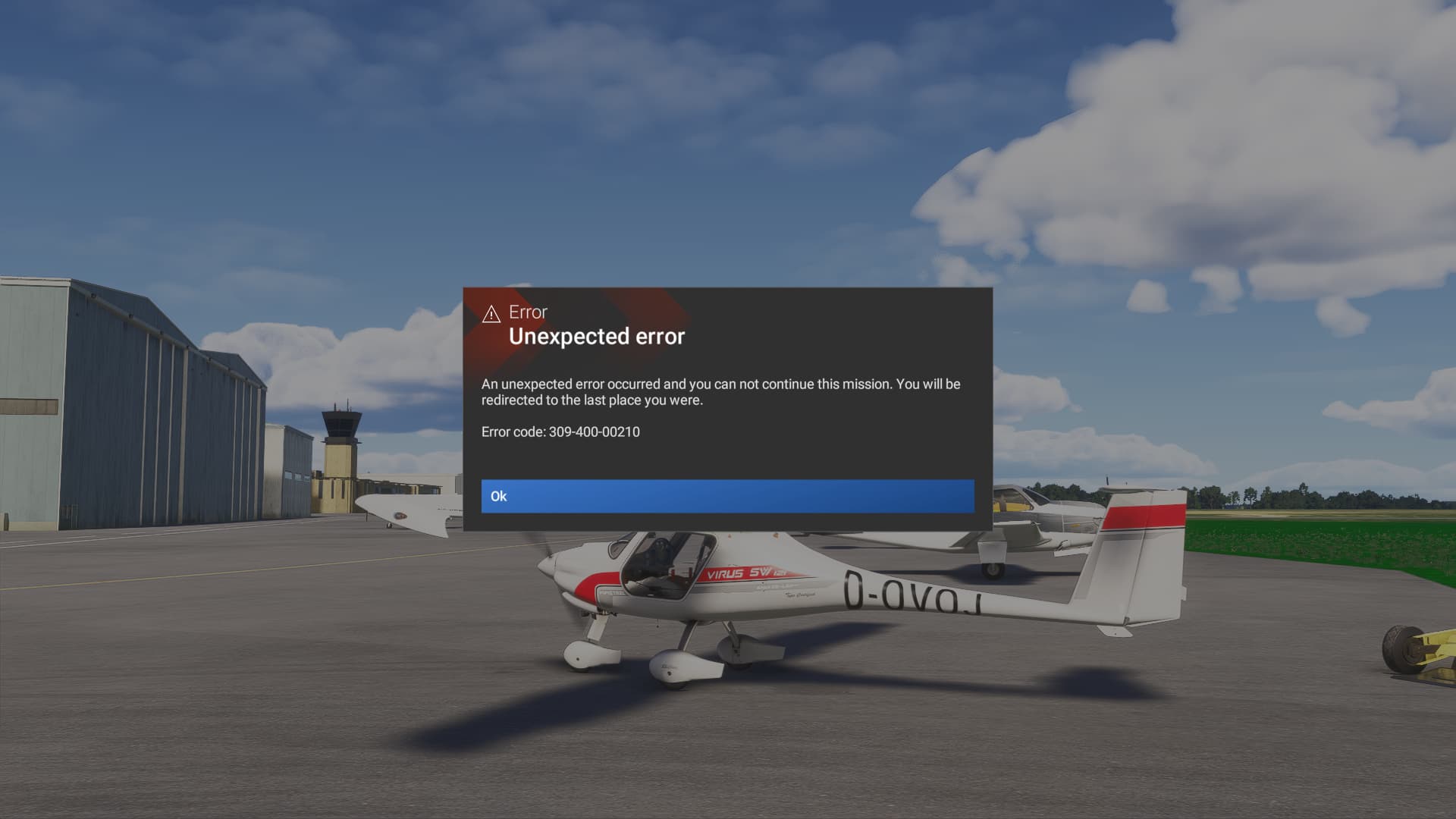Click the error code 309-400-00210 text

click(x=560, y=431)
